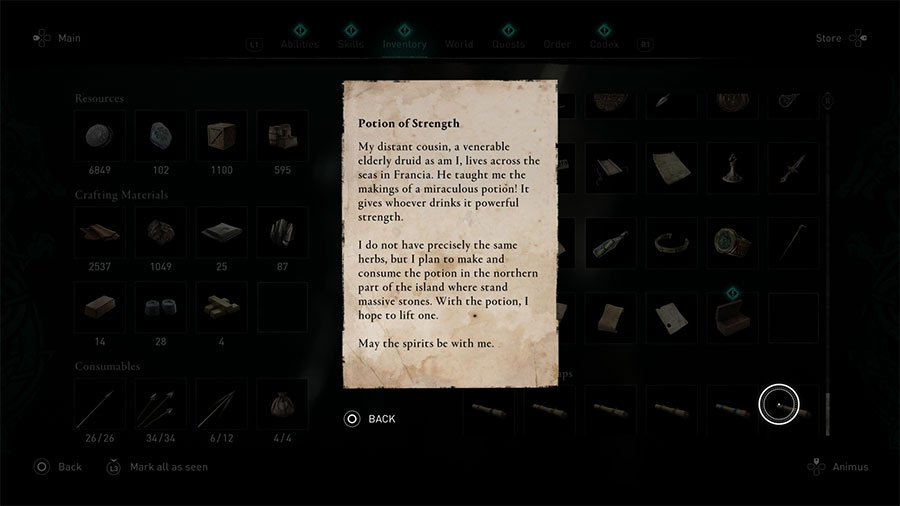
Task: Select the ingot slot showing 14
Action: [x=100, y=307]
